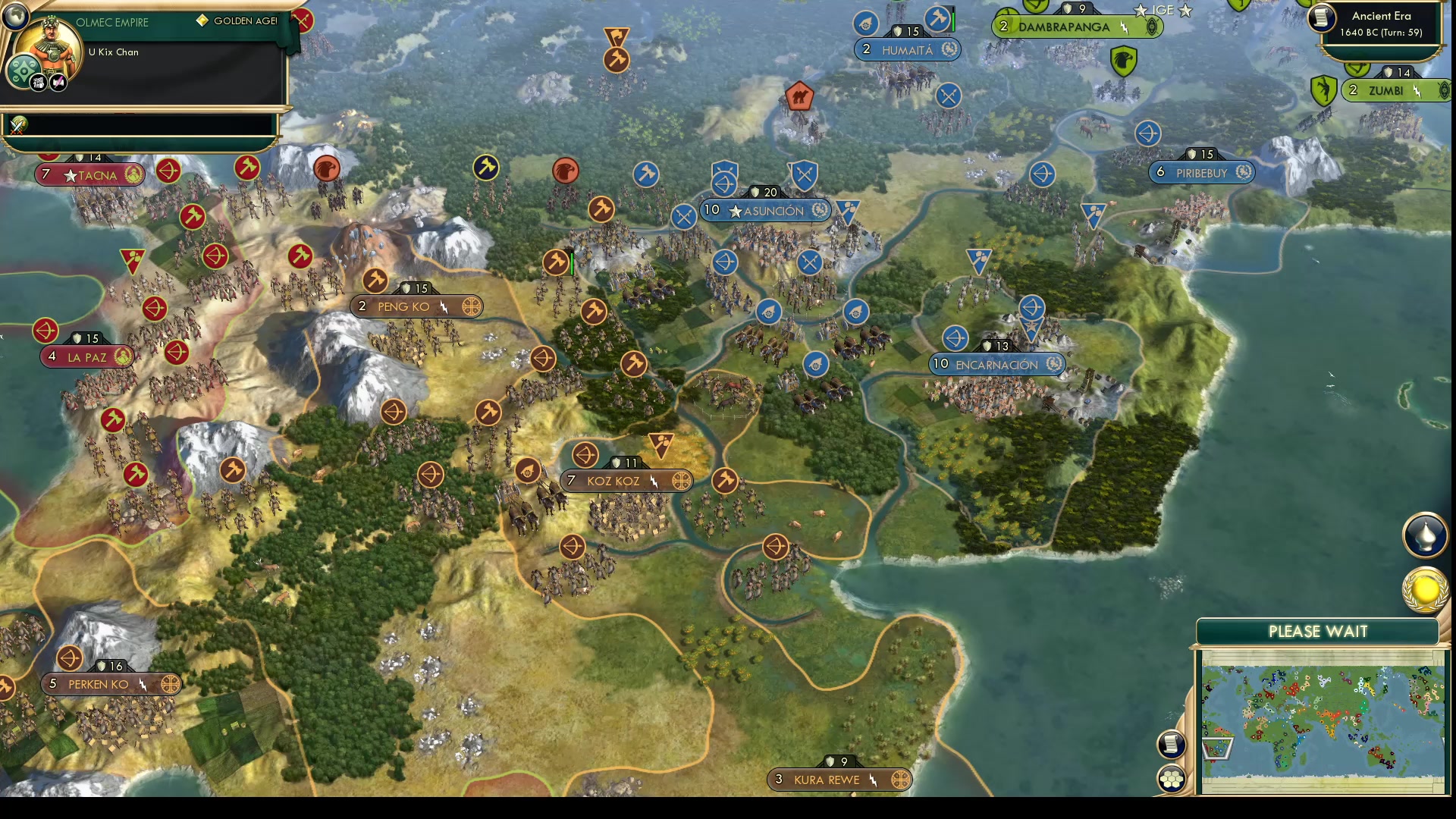Open the notification scroll log beside minimap
Viewport: 1456px width, 819px height.
click(x=1170, y=744)
